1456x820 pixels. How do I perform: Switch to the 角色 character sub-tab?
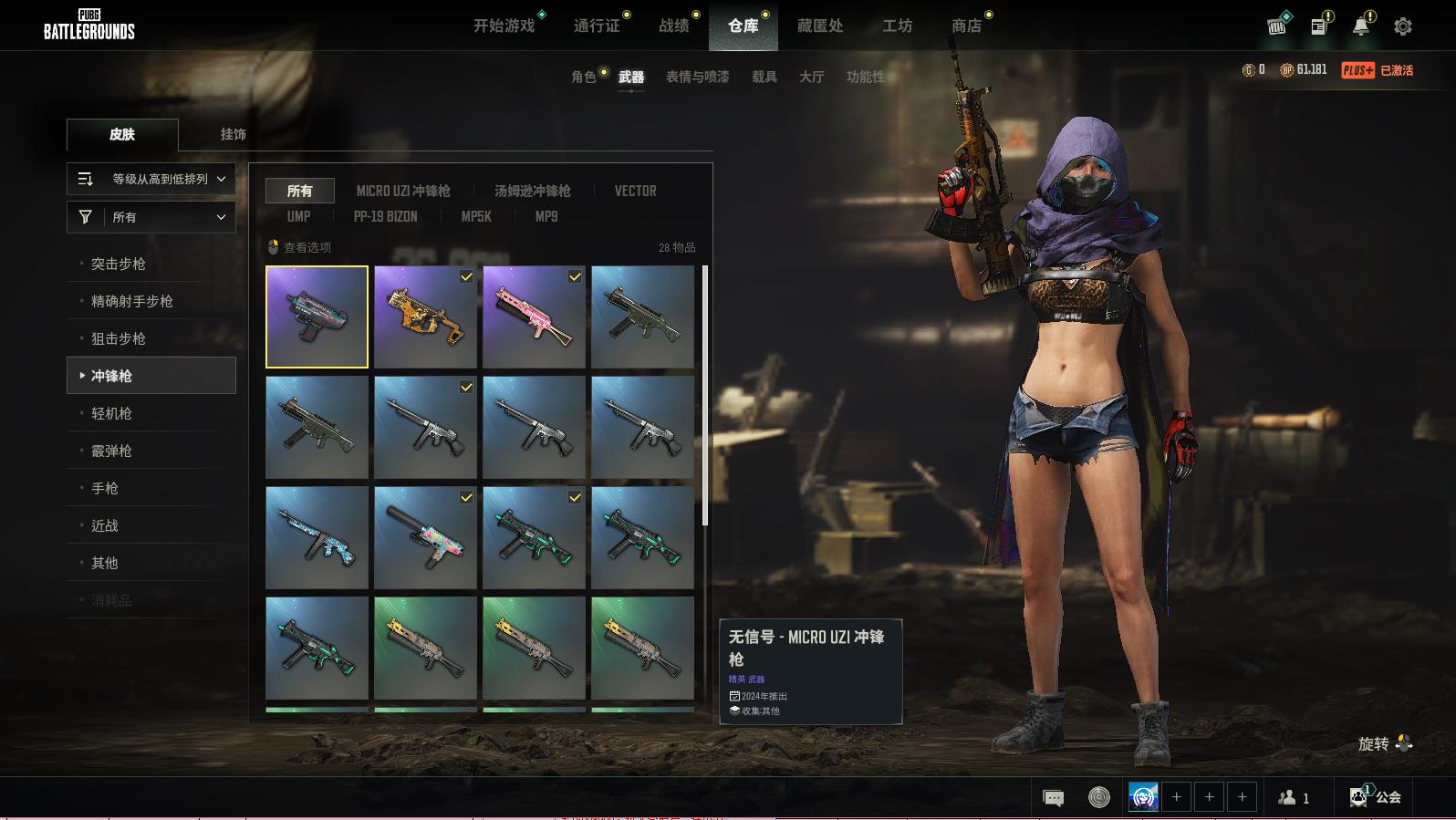(583, 77)
